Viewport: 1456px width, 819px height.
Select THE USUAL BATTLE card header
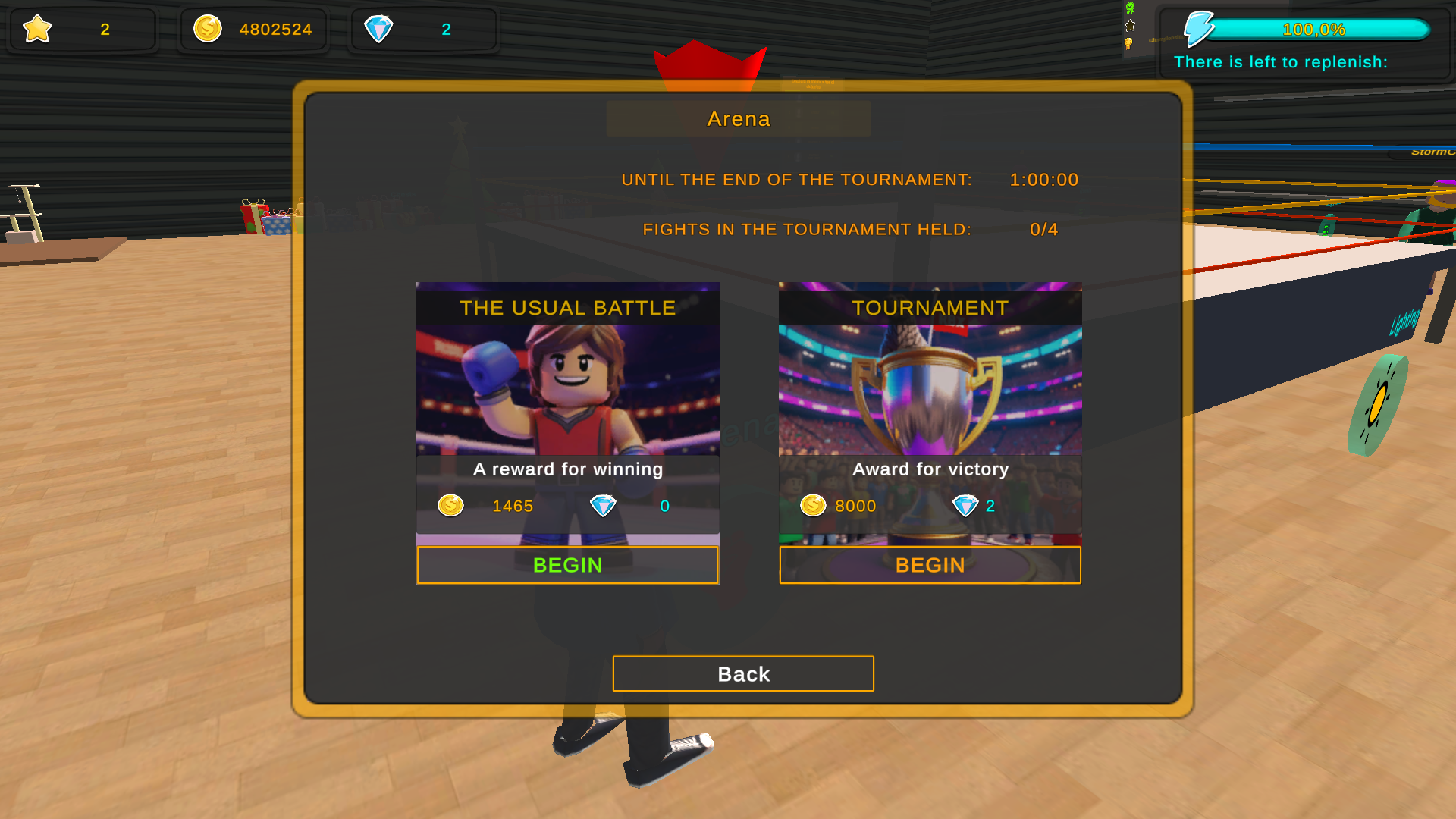point(567,308)
